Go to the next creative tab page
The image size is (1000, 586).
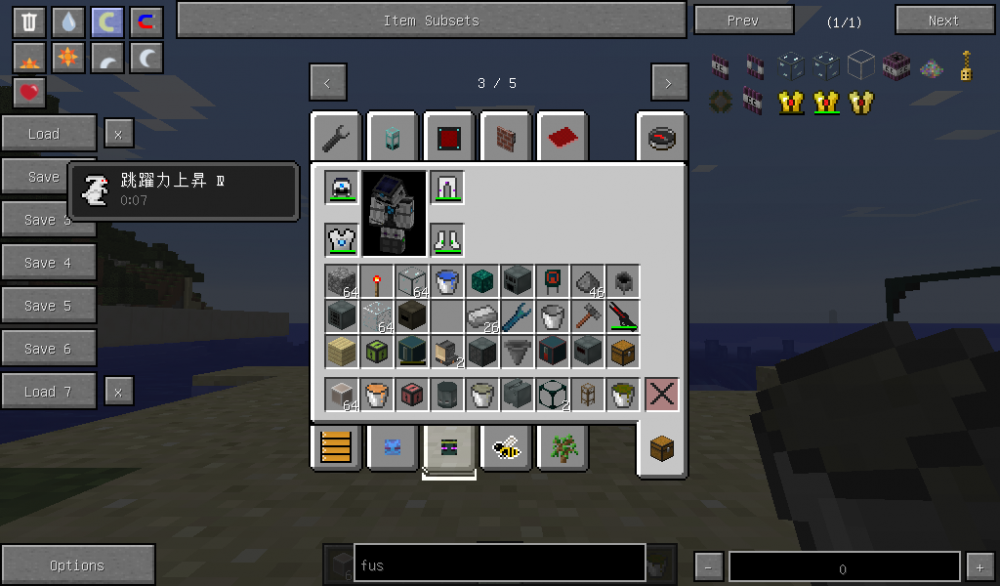pyautogui.click(x=669, y=83)
